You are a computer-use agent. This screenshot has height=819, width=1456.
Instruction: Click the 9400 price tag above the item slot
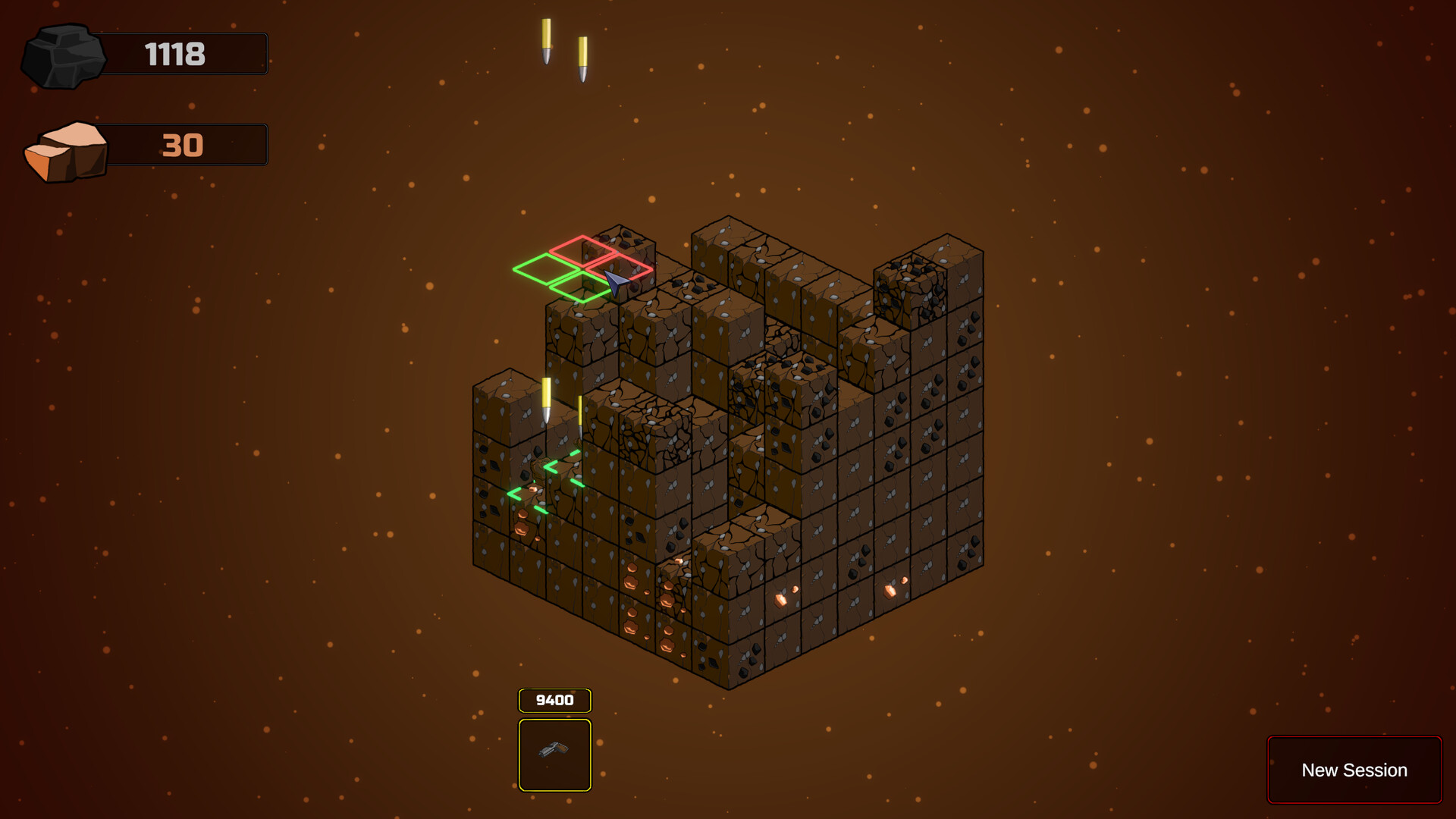point(555,699)
